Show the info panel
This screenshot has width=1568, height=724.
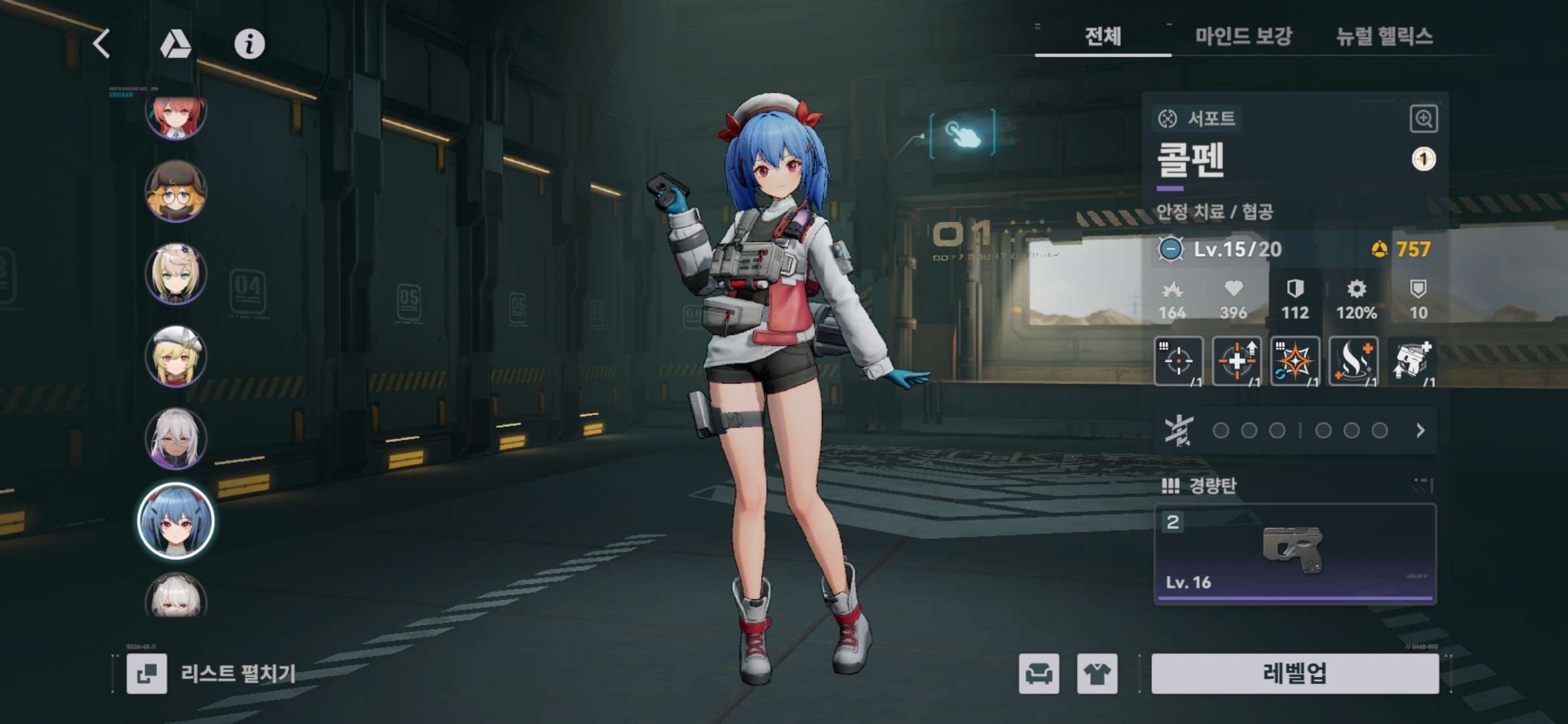coord(249,44)
